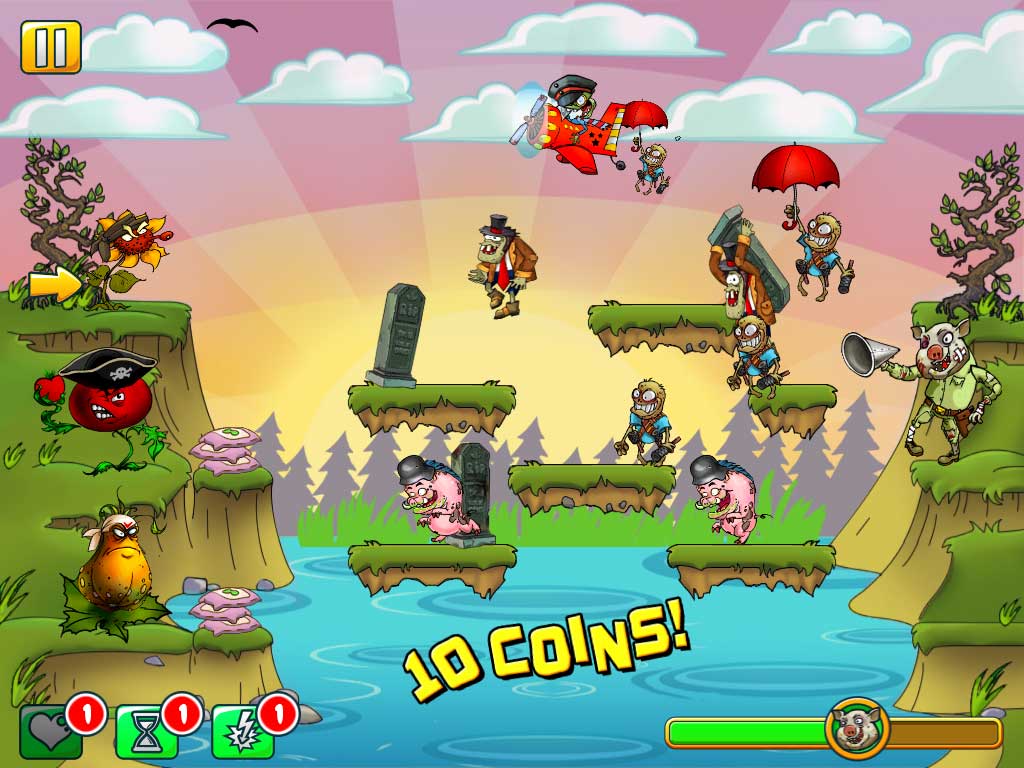
Task: Use the hourglass time power-up
Action: [146, 734]
